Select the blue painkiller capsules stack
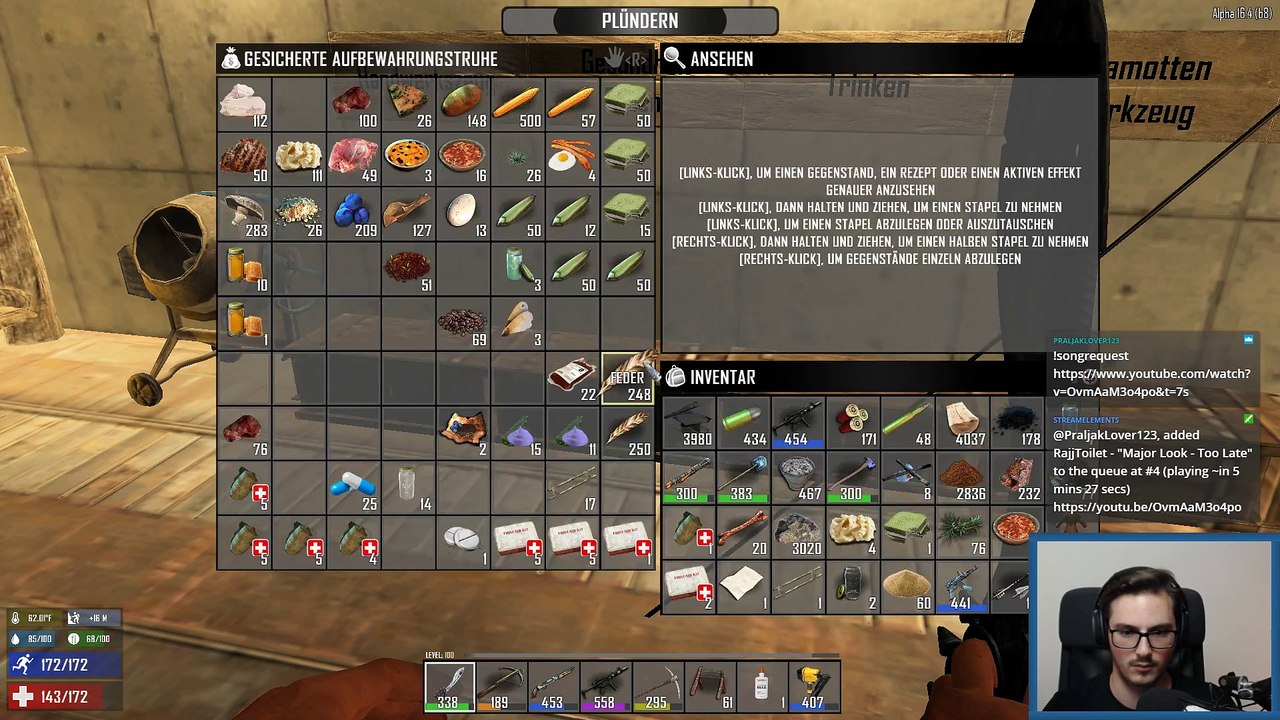This screenshot has width=1280, height=720. [353, 487]
